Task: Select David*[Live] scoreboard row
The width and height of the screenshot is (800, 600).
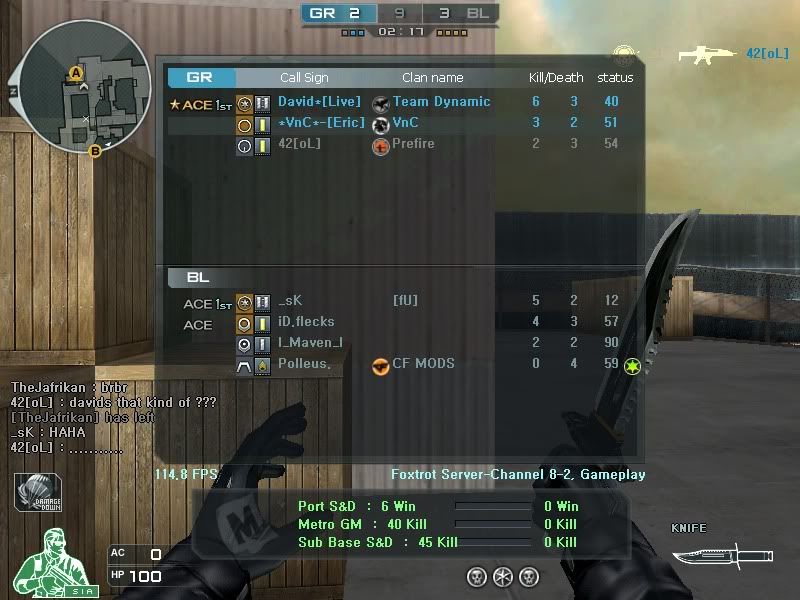Action: coord(400,102)
